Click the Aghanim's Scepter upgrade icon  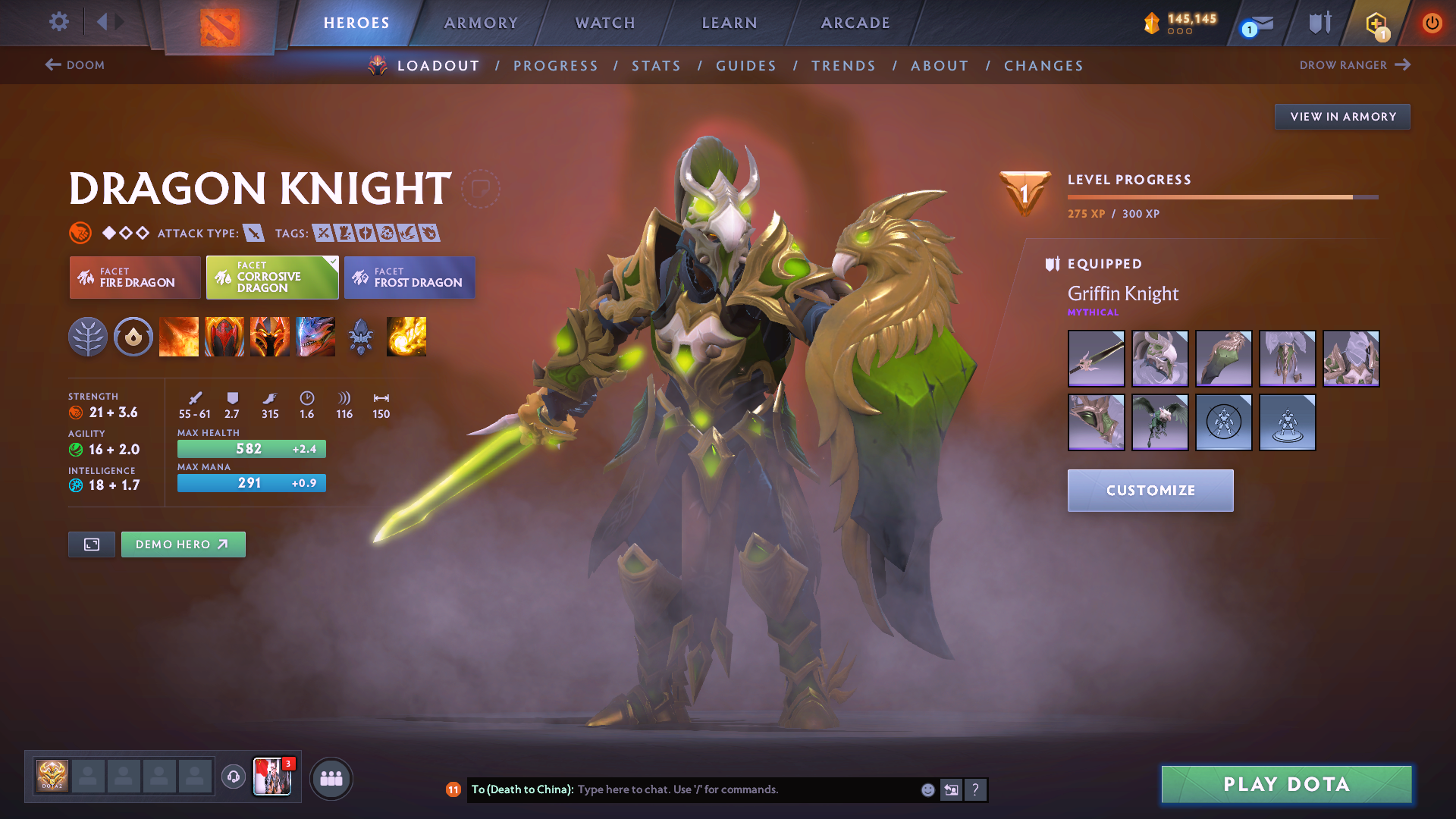(361, 337)
